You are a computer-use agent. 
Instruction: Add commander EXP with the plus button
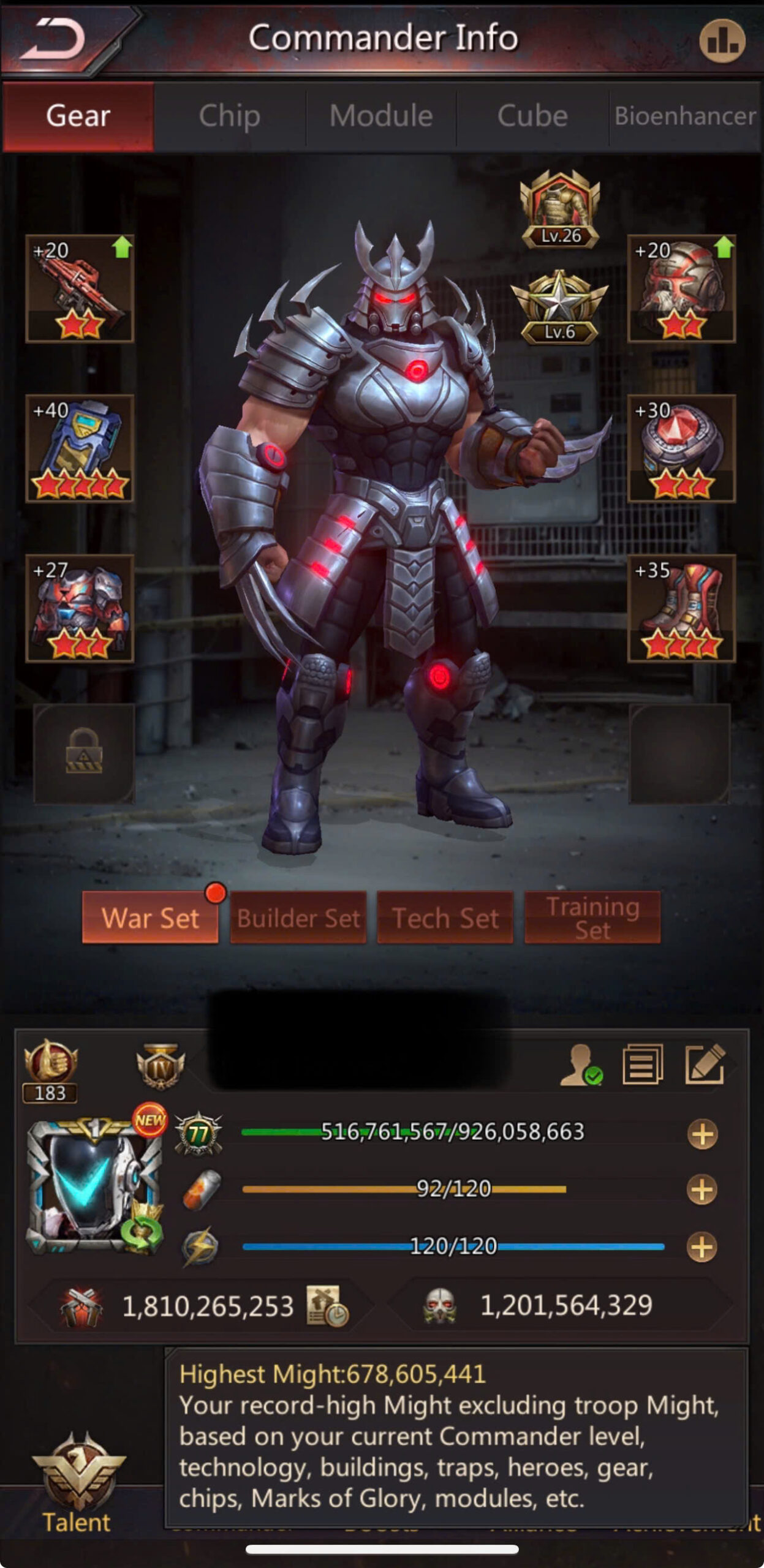[702, 1134]
